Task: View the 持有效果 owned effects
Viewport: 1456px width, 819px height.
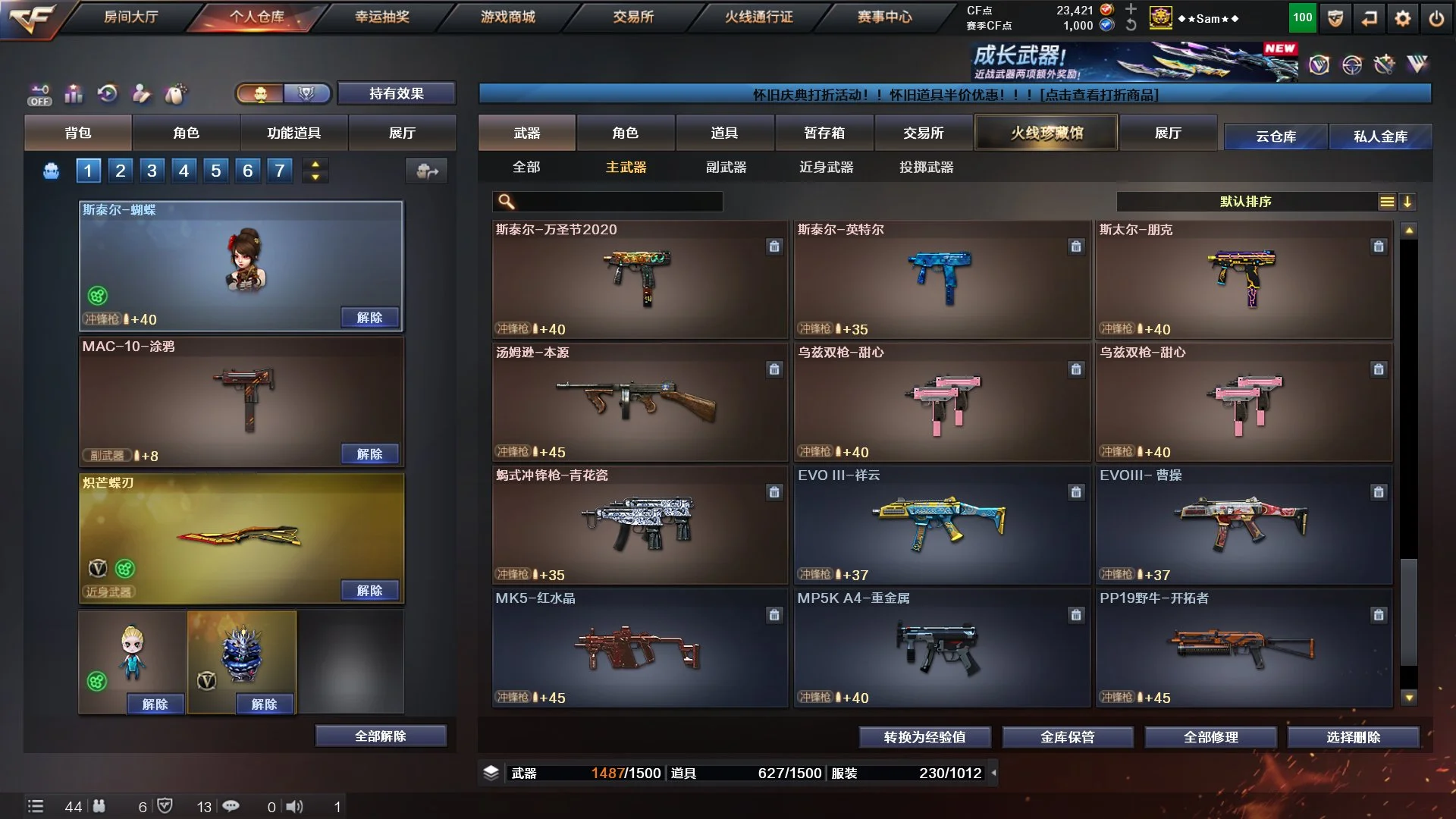Action: [x=396, y=93]
